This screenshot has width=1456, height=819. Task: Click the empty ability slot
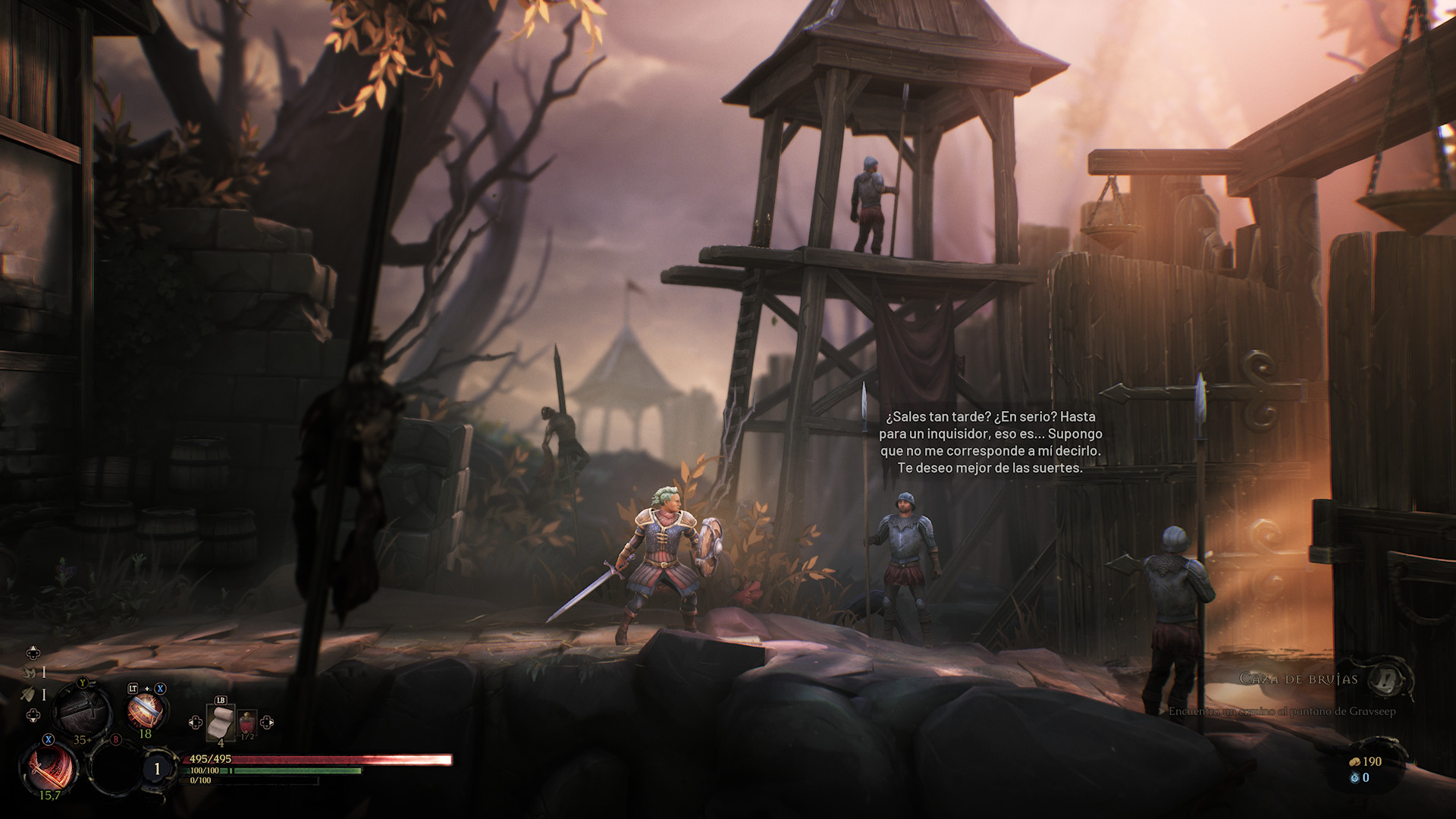click(115, 767)
